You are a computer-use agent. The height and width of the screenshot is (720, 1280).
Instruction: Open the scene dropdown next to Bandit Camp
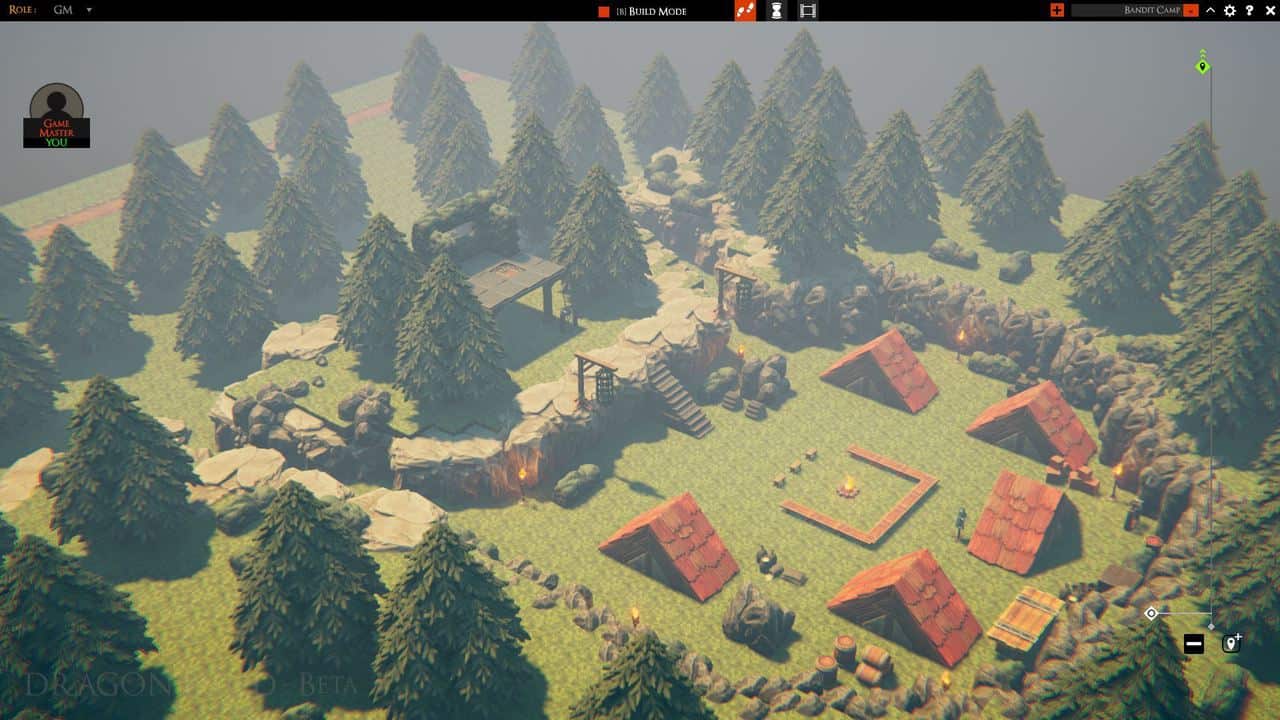click(1190, 11)
